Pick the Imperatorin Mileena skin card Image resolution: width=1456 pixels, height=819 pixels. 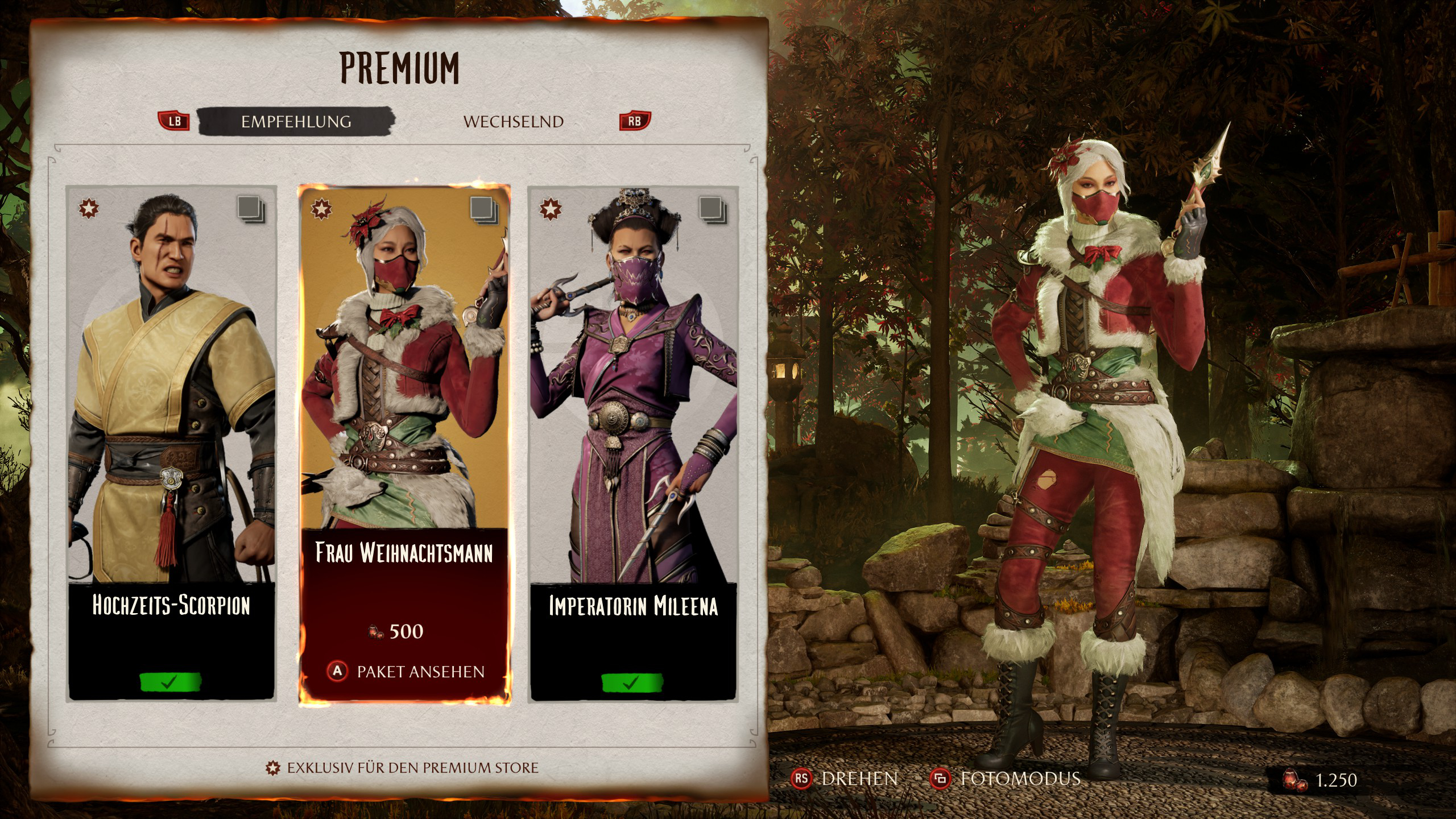click(x=633, y=444)
